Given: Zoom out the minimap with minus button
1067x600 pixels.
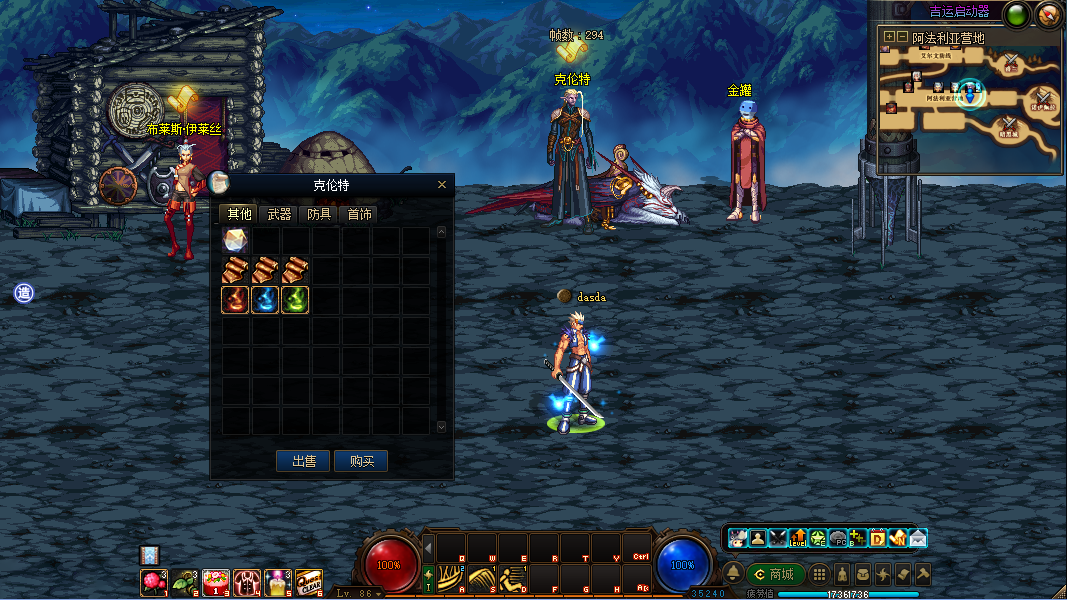Looking at the screenshot, I should point(902,37).
